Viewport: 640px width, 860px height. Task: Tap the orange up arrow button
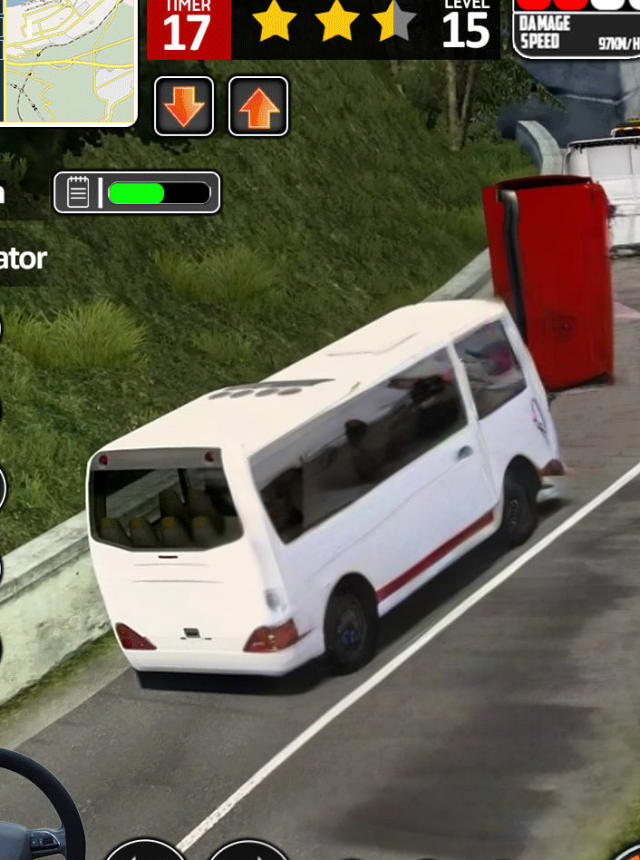point(258,106)
